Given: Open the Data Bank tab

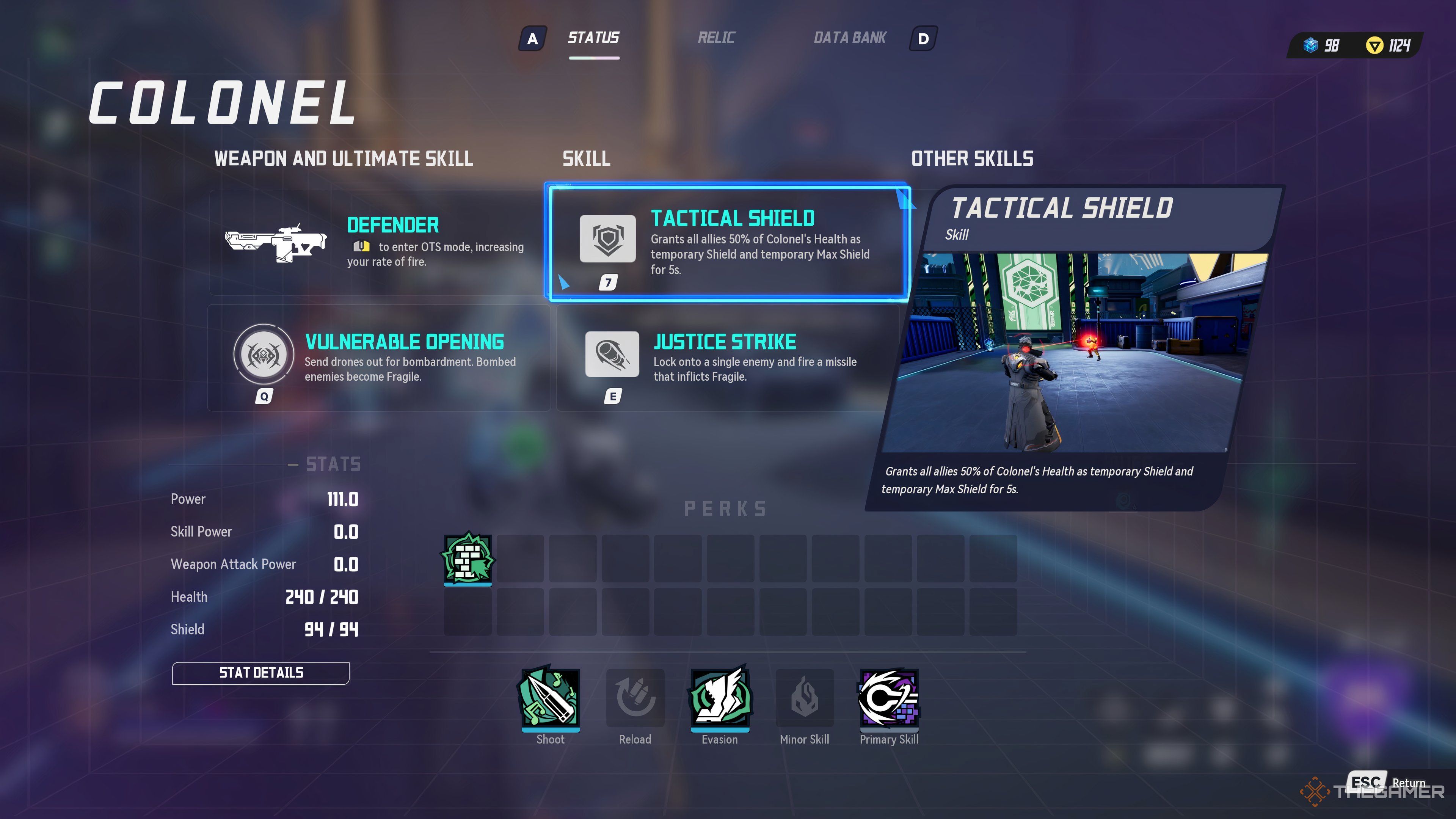Looking at the screenshot, I should coord(849,37).
